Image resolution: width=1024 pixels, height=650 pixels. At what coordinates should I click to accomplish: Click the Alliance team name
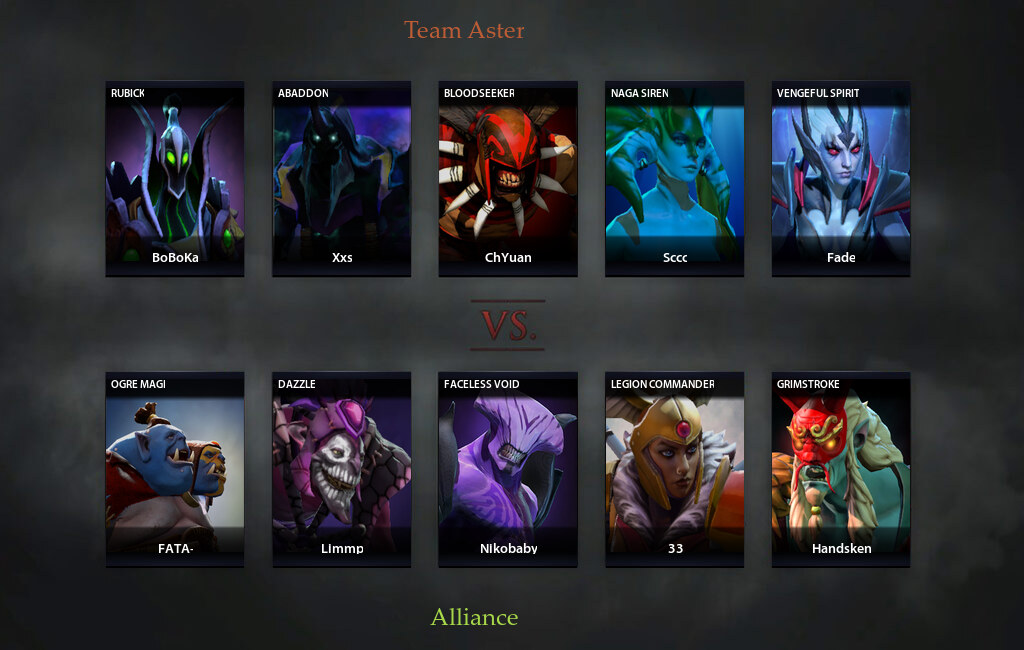tap(474, 617)
